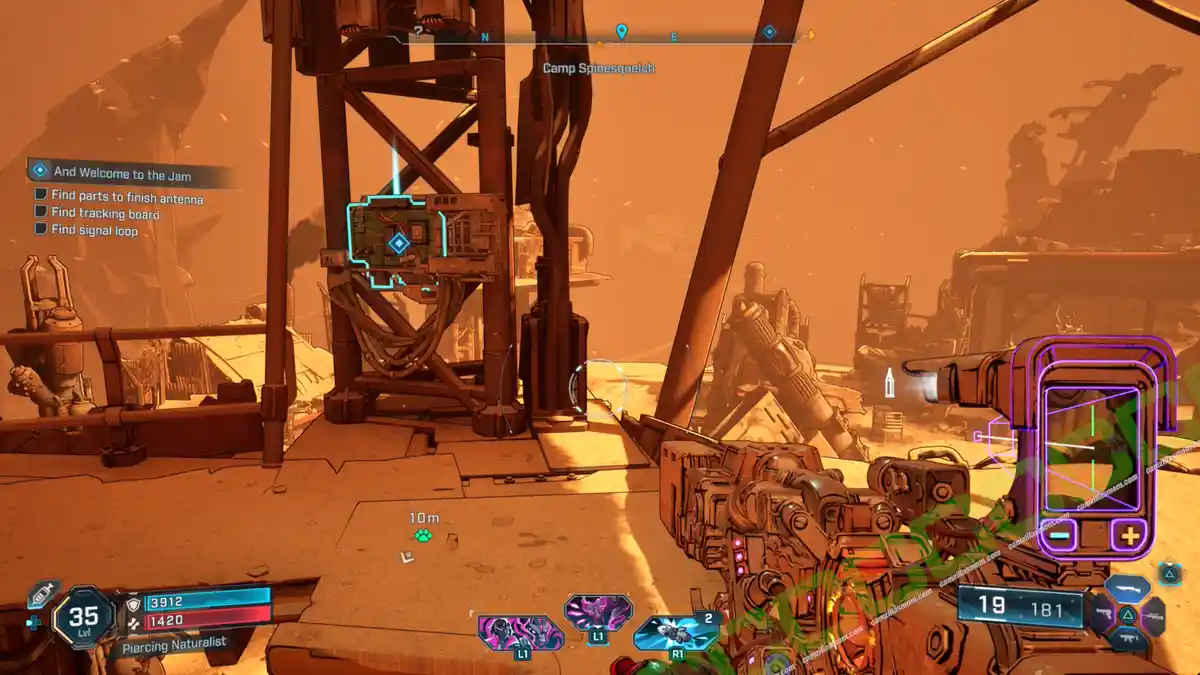Tick the 'Find signal loop' objective checkbox
The height and width of the screenshot is (675, 1200).
tap(41, 229)
